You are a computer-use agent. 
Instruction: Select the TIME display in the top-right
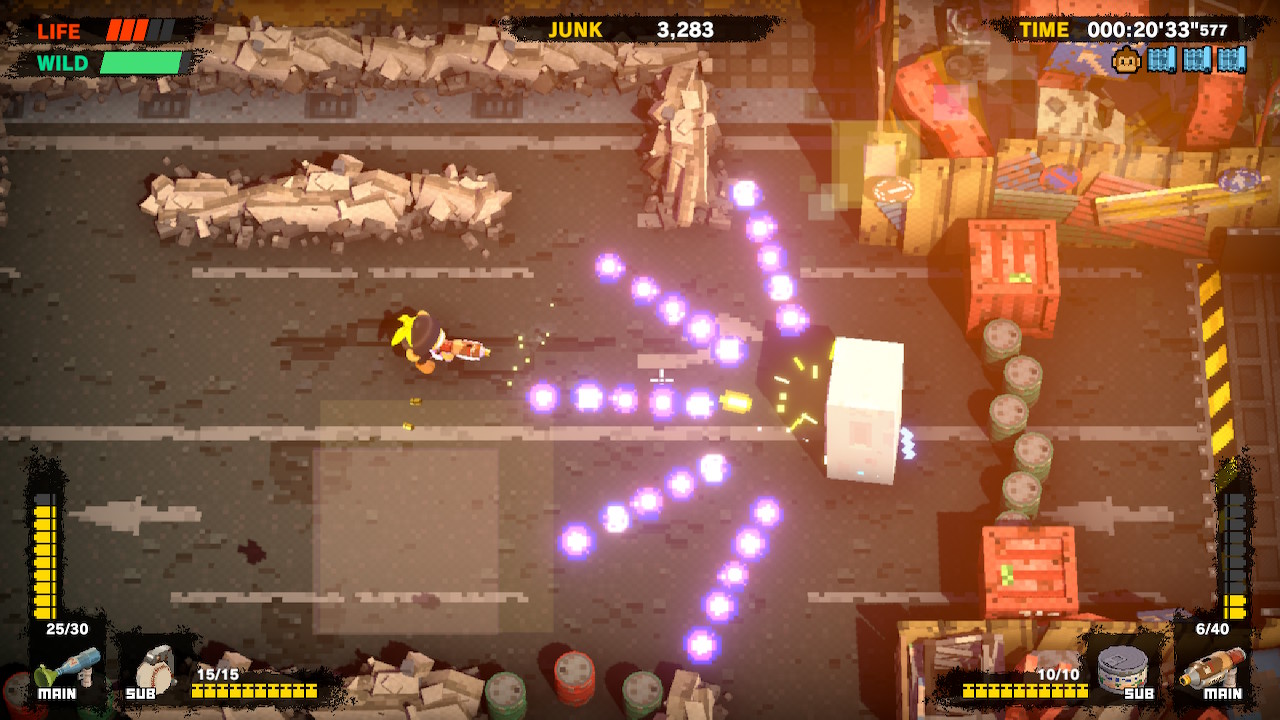pyautogui.click(x=1044, y=30)
